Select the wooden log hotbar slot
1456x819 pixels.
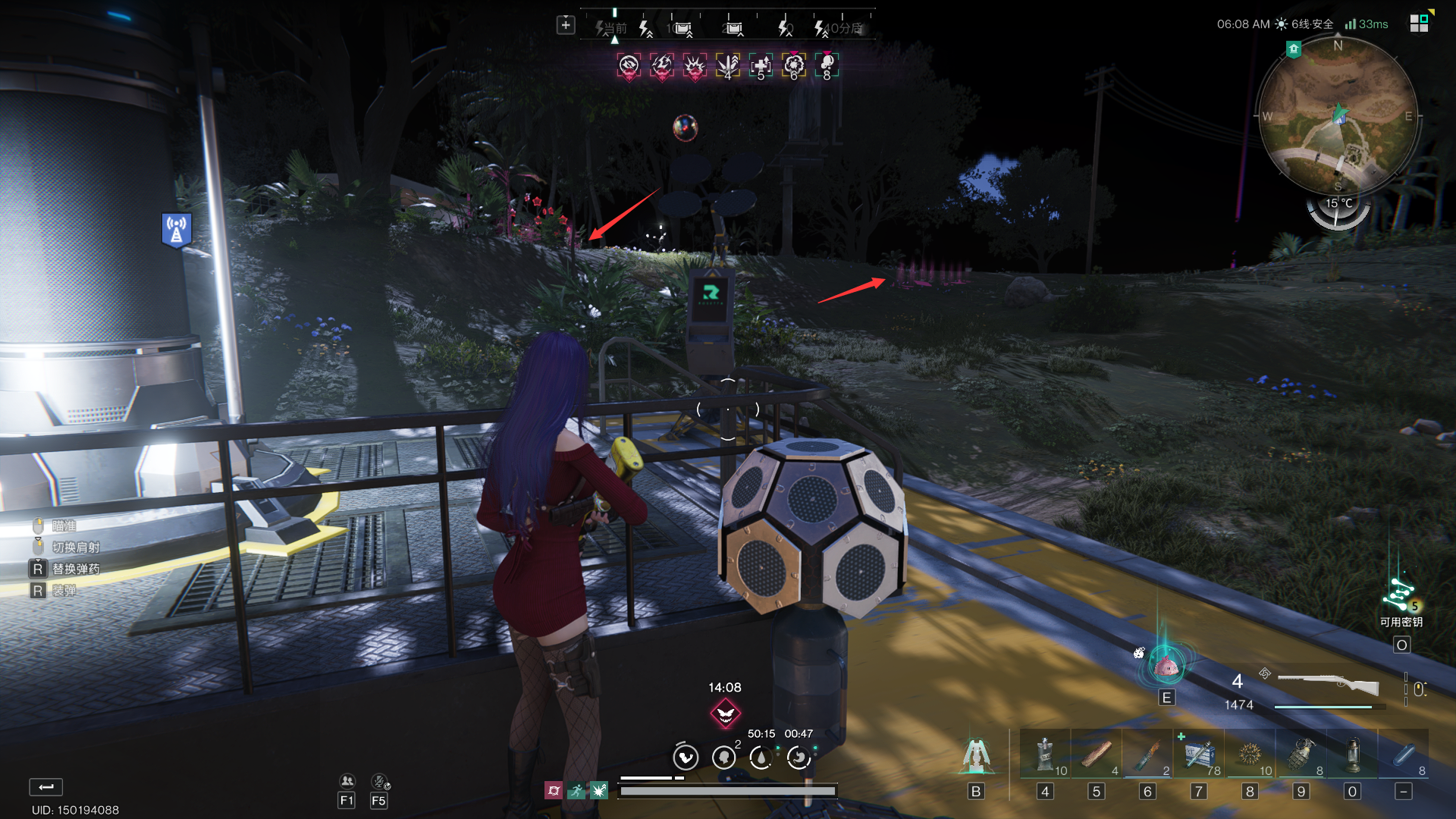pyautogui.click(x=1097, y=755)
